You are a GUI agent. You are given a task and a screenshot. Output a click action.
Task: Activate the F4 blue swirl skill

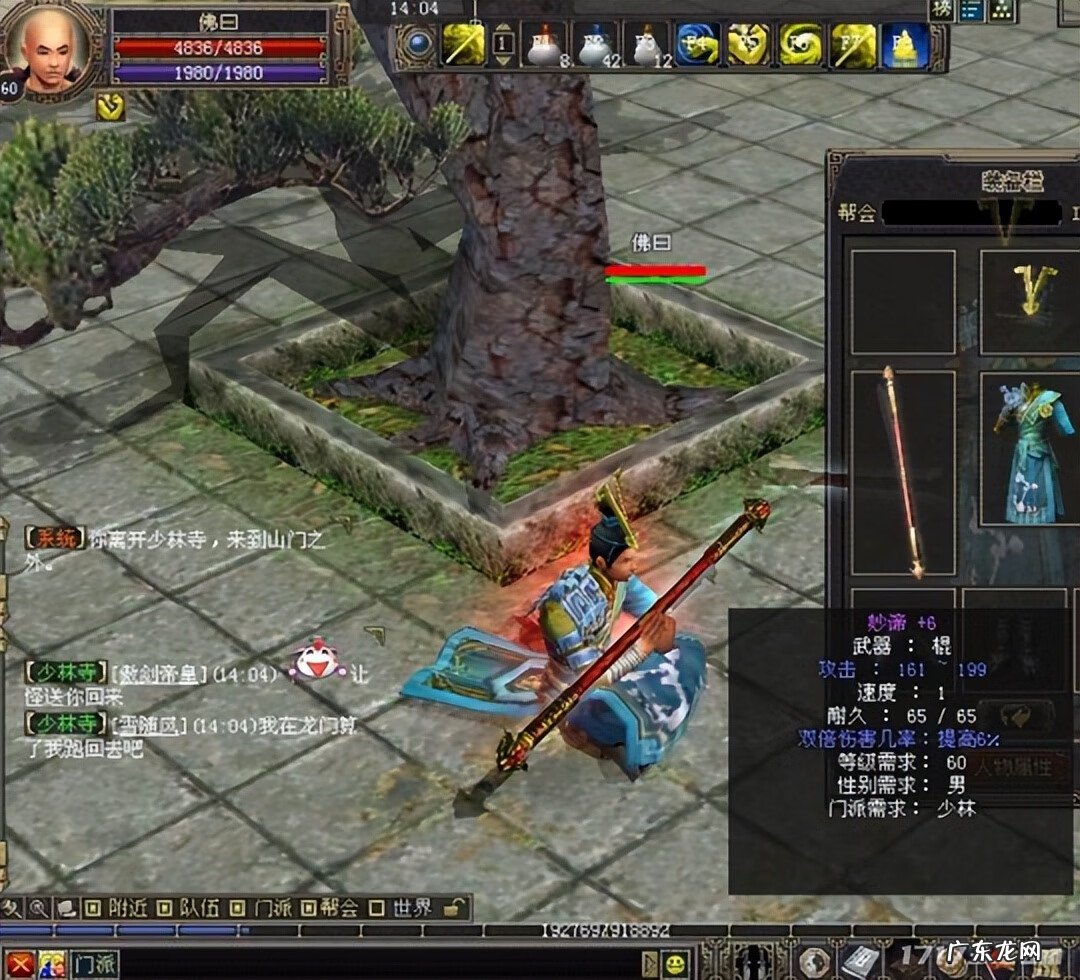click(697, 45)
